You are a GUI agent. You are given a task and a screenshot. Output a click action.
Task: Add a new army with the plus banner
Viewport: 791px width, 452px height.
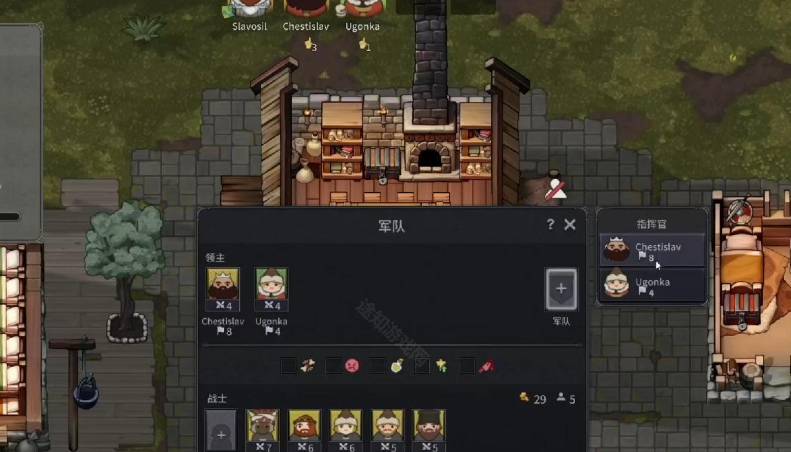(561, 289)
